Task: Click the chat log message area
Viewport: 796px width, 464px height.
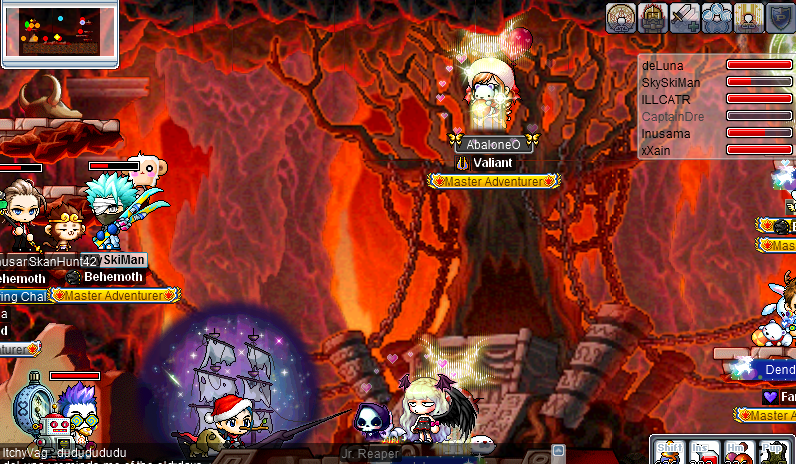Action: (x=150, y=455)
